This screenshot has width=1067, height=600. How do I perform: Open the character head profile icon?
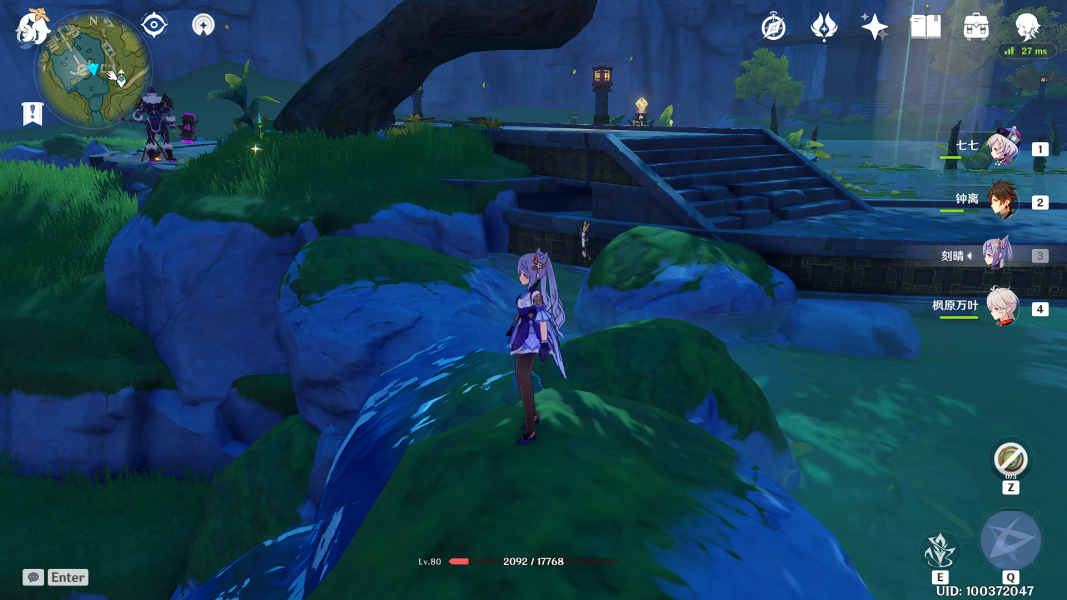tap(1026, 27)
